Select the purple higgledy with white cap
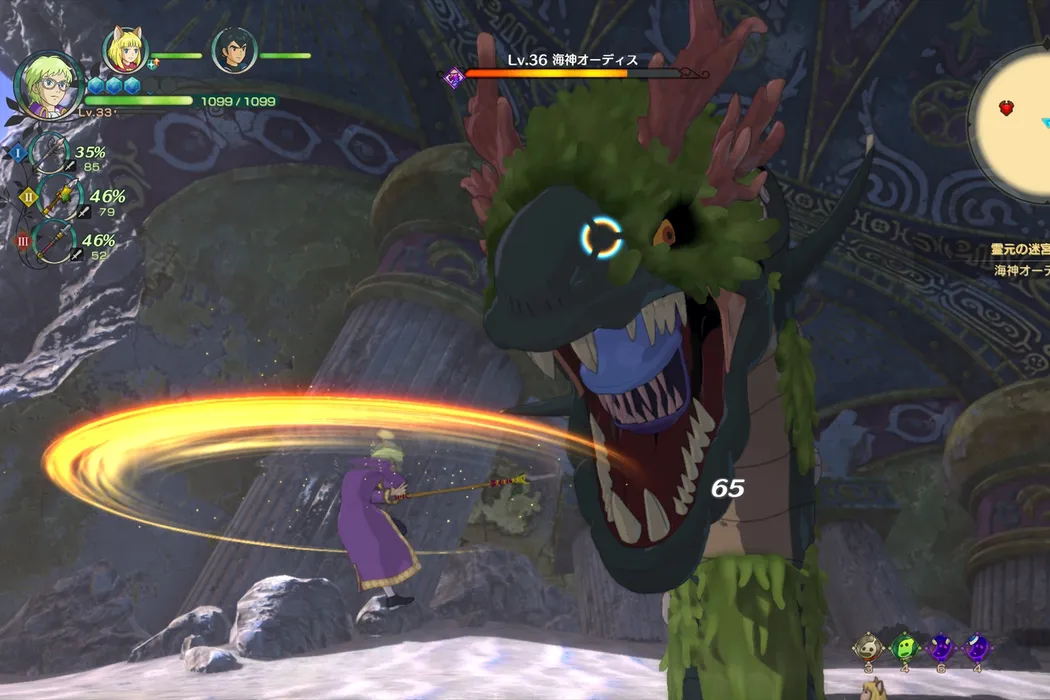 (x=976, y=647)
